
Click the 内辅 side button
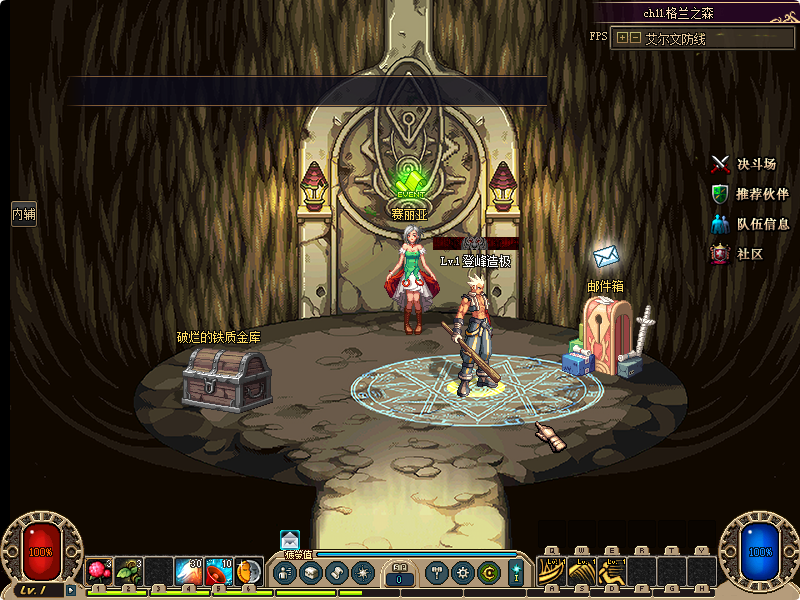[x=23, y=213]
